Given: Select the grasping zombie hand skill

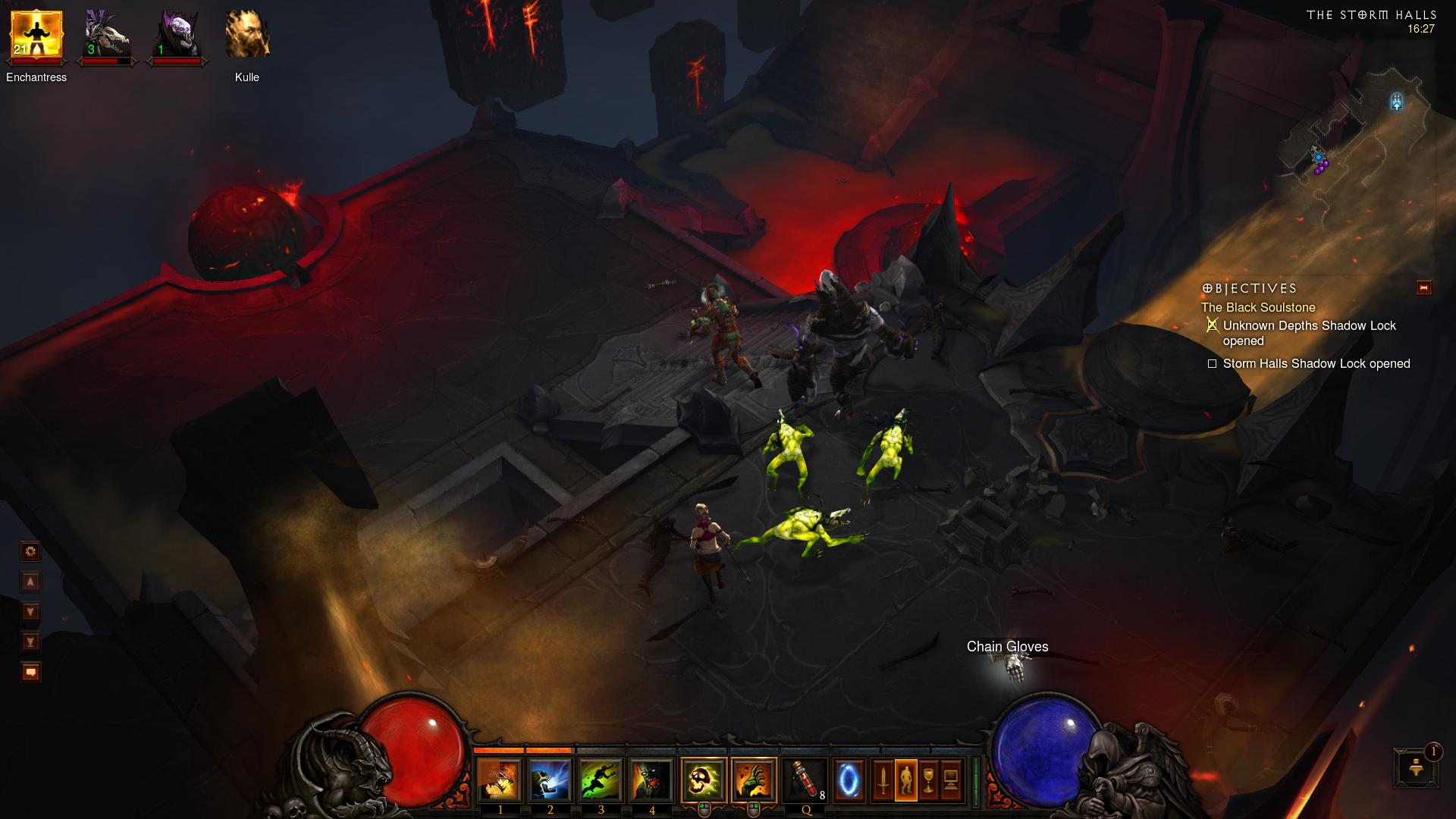Looking at the screenshot, I should (755, 780).
